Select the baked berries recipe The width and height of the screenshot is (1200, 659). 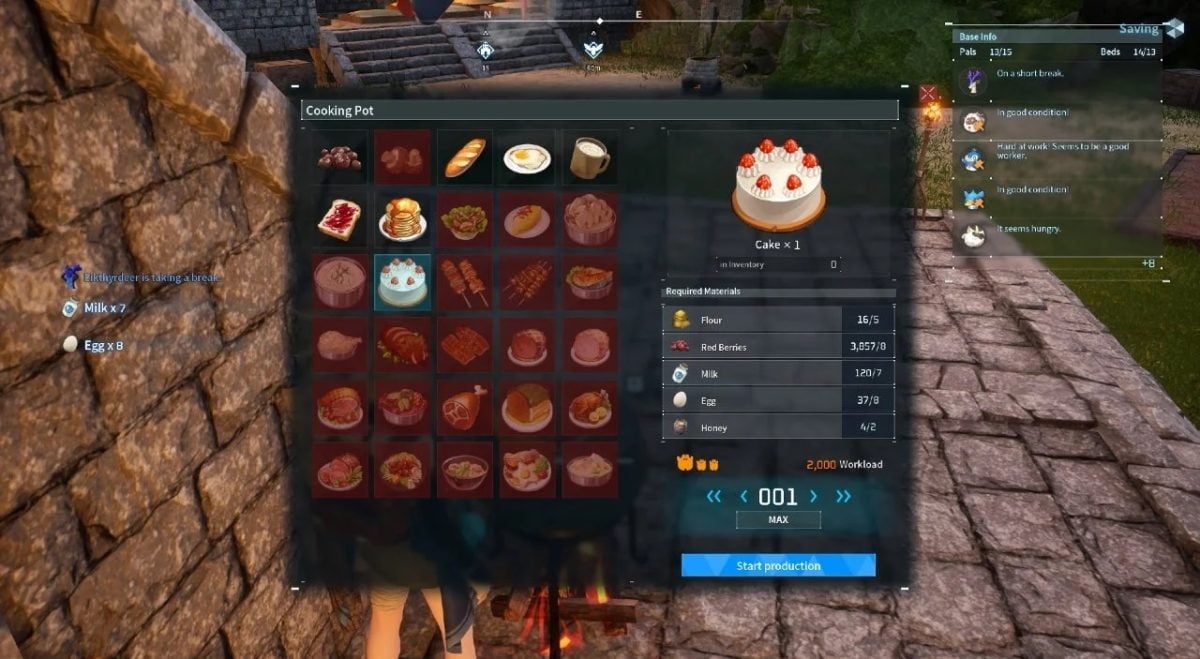tap(340, 157)
